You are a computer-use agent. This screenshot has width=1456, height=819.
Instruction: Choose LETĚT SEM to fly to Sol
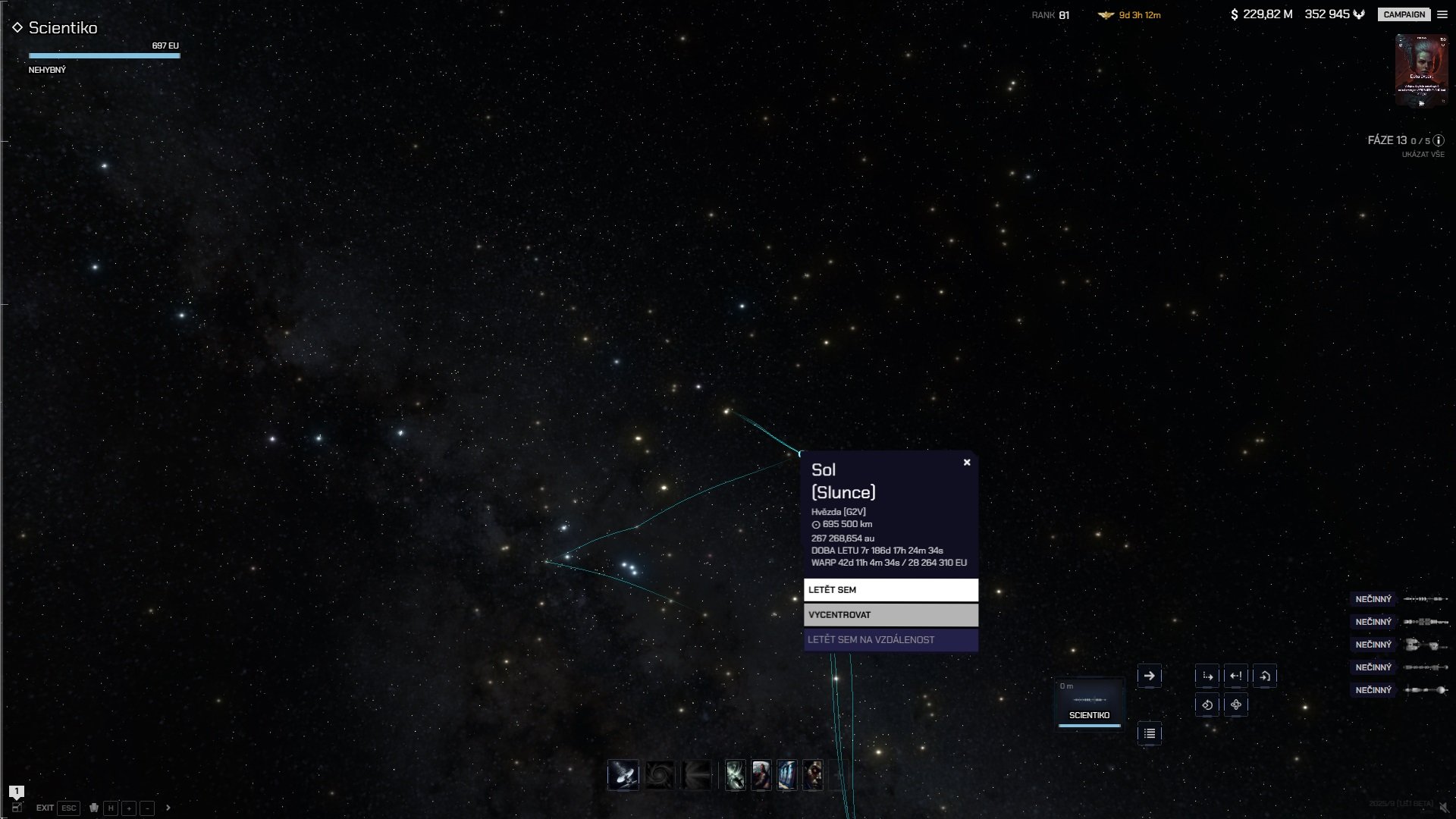click(890, 590)
